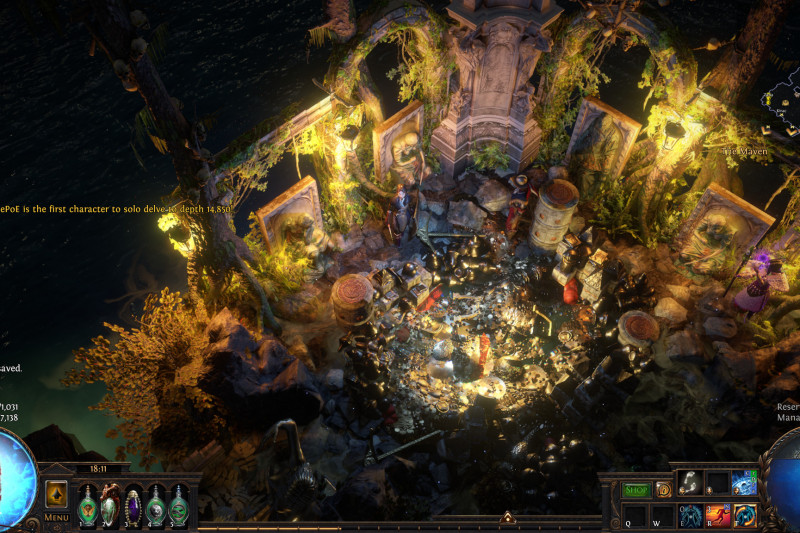Open the minimap overlay in the corner
Image resolution: width=800 pixels, height=533 pixels.
781,100
